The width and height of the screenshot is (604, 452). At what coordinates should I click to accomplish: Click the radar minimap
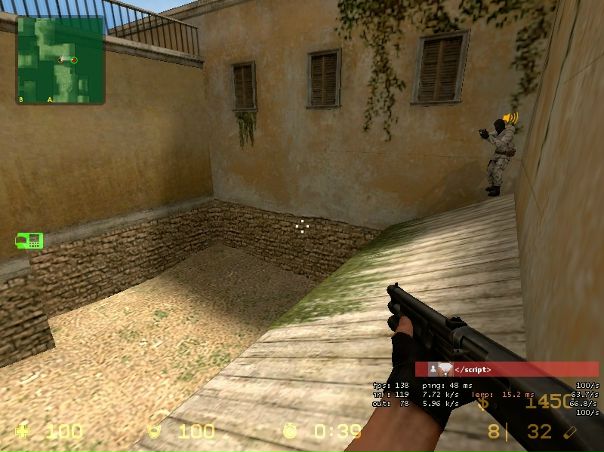[60, 60]
